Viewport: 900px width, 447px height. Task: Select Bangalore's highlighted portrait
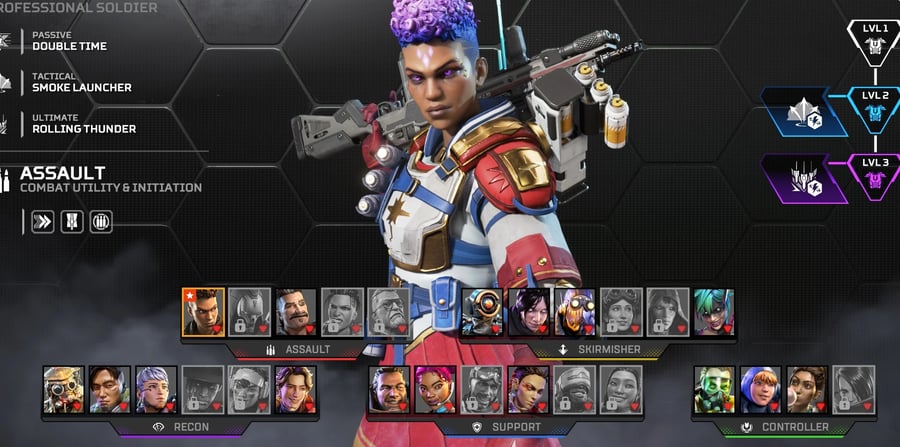pos(203,312)
